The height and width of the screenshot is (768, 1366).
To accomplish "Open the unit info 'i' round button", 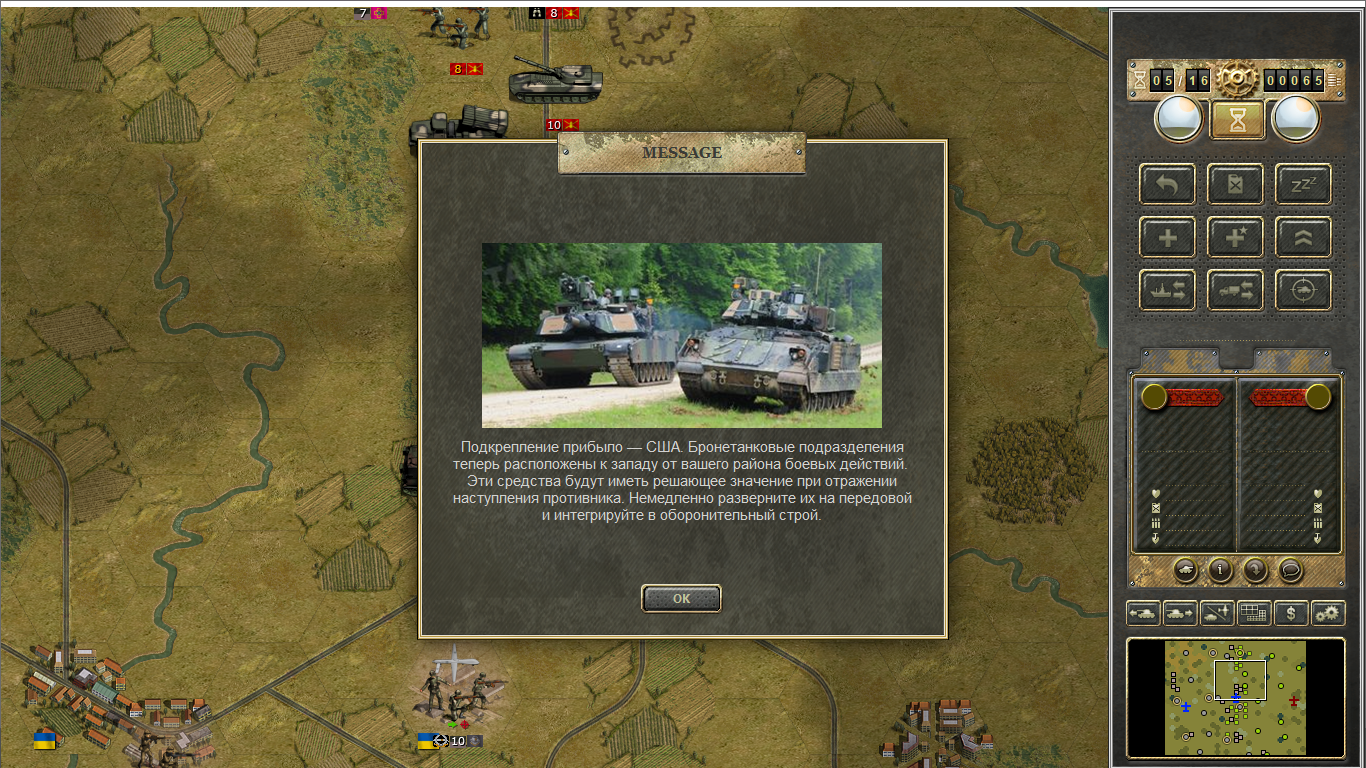I will coord(1219,570).
